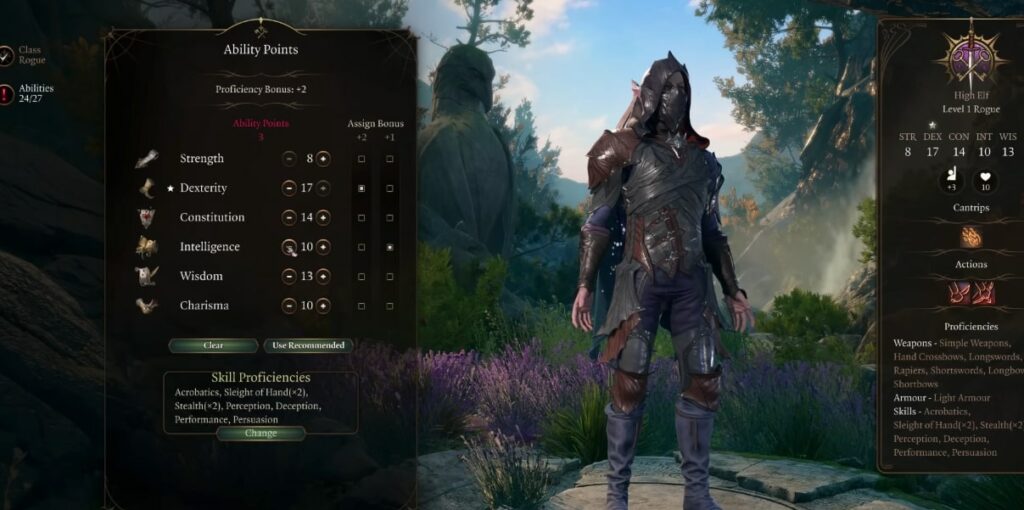Inspect the first red action icon
The image size is (1024, 510).
[x=959, y=294]
